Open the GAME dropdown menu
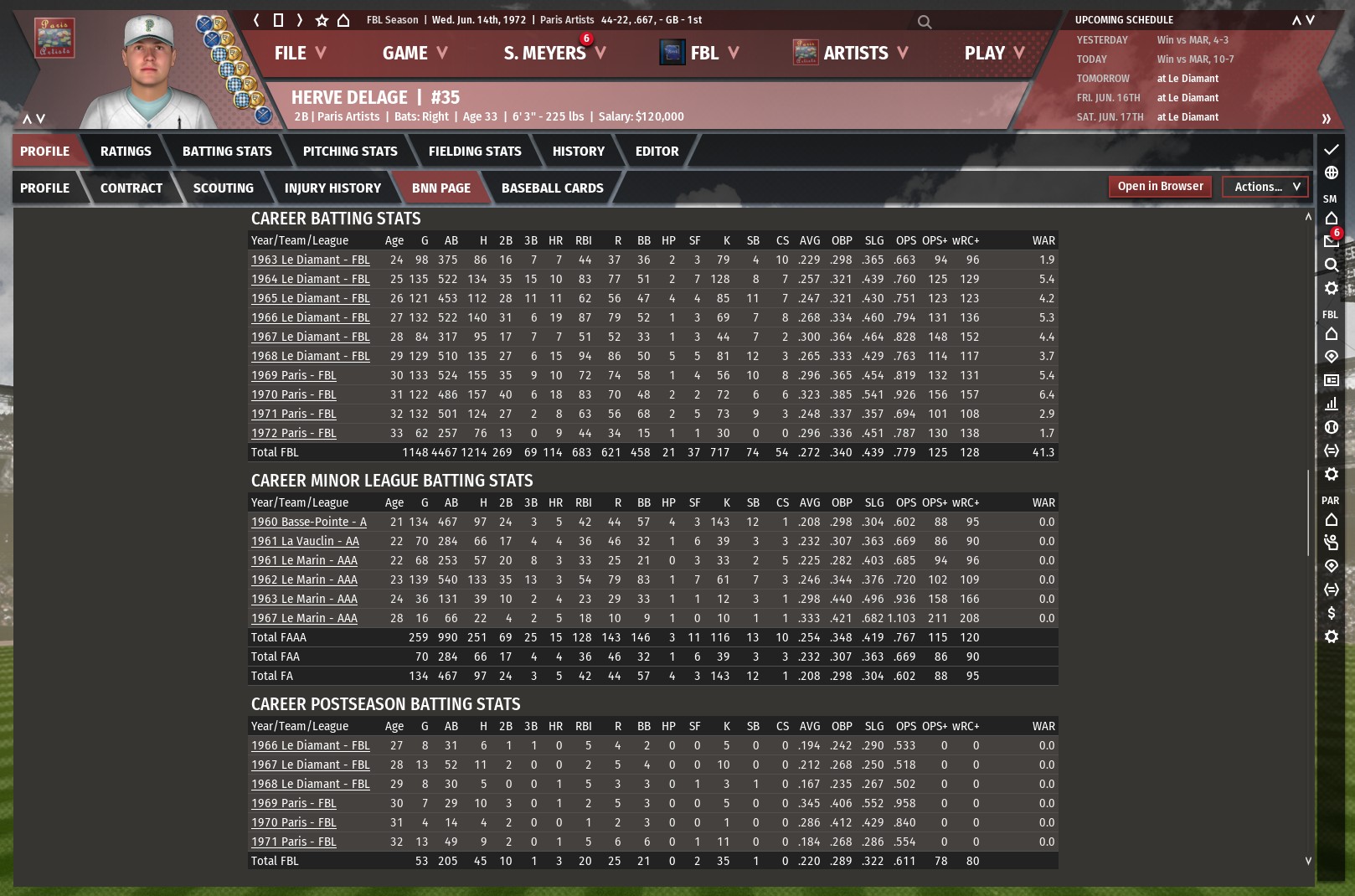The height and width of the screenshot is (896, 1355). [x=415, y=53]
